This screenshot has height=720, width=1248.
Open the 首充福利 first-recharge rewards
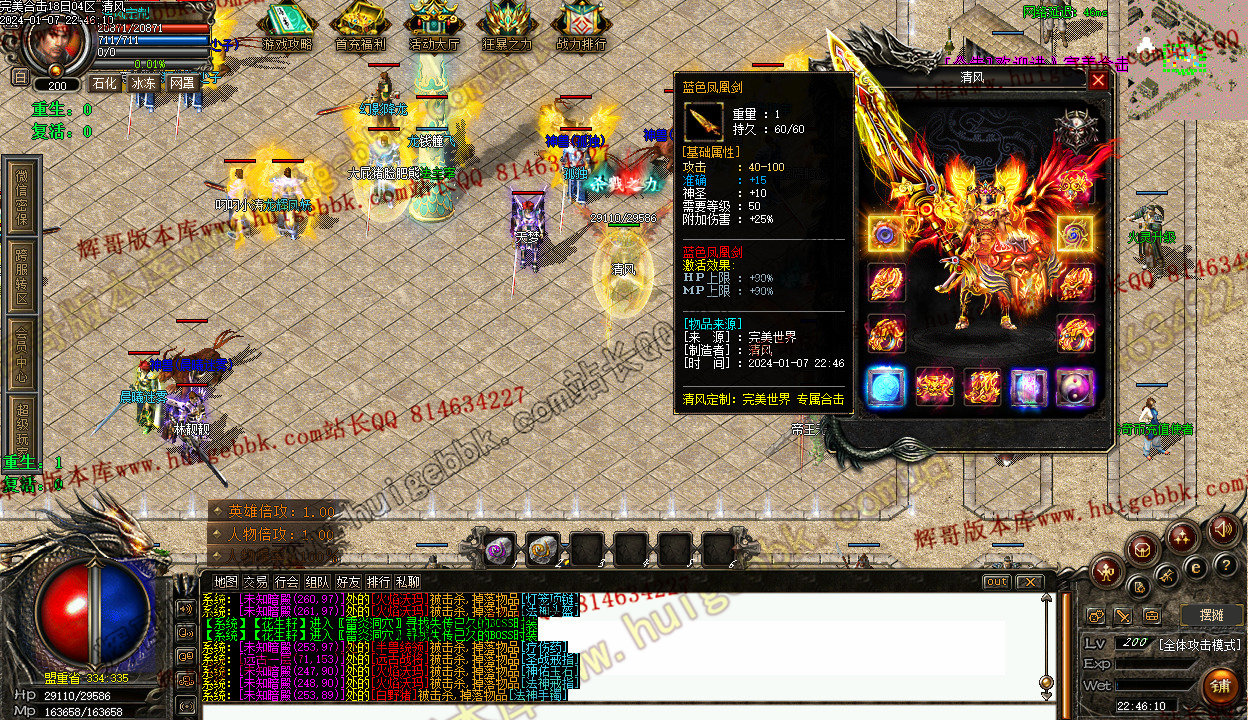click(x=361, y=26)
